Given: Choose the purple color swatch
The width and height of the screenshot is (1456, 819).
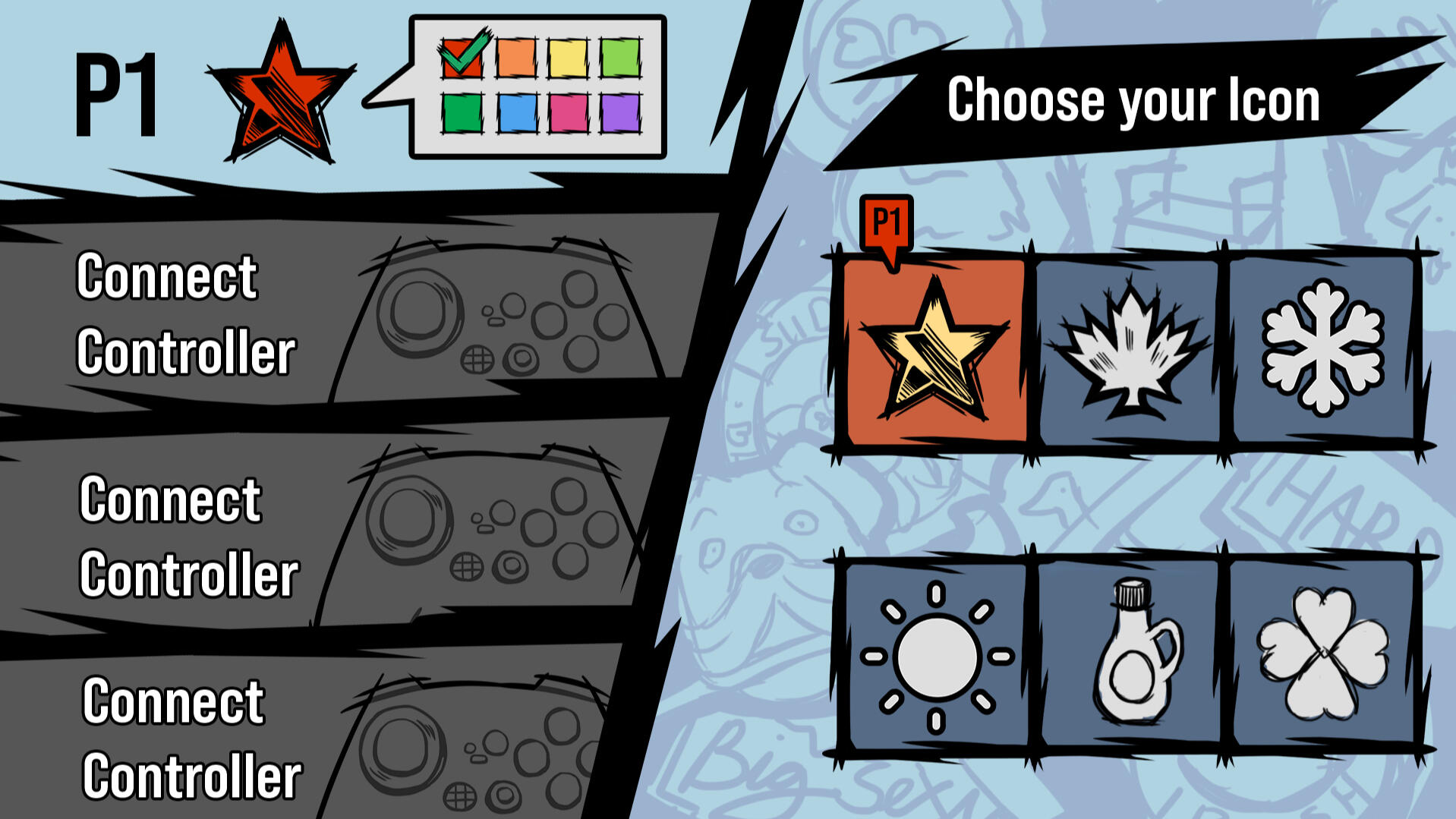Looking at the screenshot, I should point(621,114).
